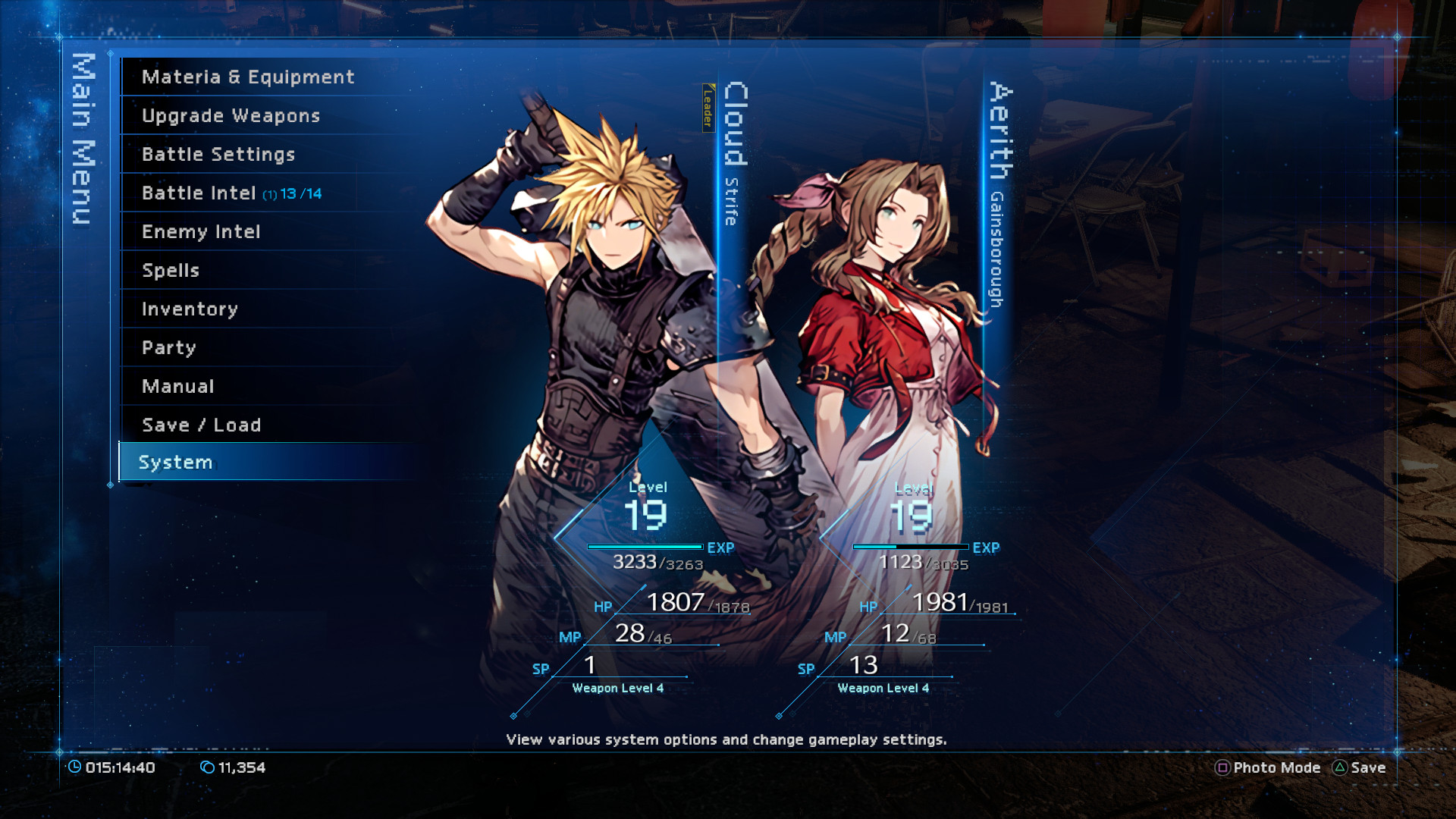The image size is (1456, 819).
Task: Open Enemy Intel
Action: pos(202,231)
